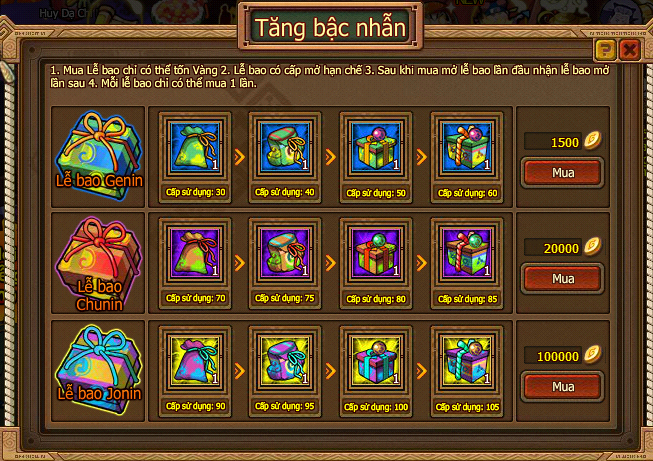Screen dimensions: 653x461
Task: Inspect the level 75 reward bag
Action: (x=281, y=255)
